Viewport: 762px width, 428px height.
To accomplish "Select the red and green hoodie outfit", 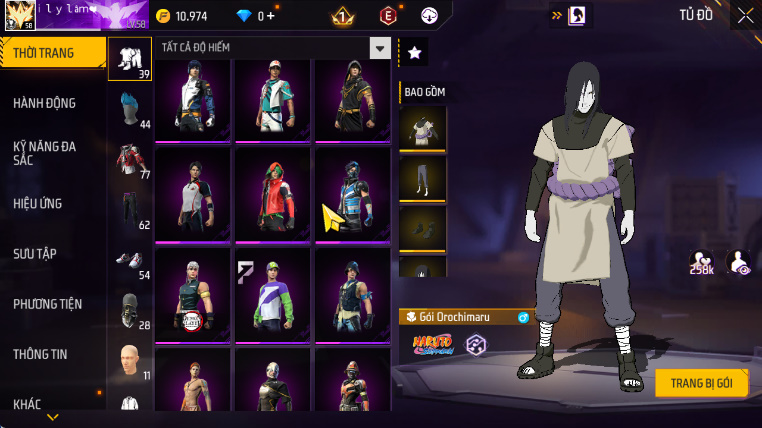I will coord(272,193).
